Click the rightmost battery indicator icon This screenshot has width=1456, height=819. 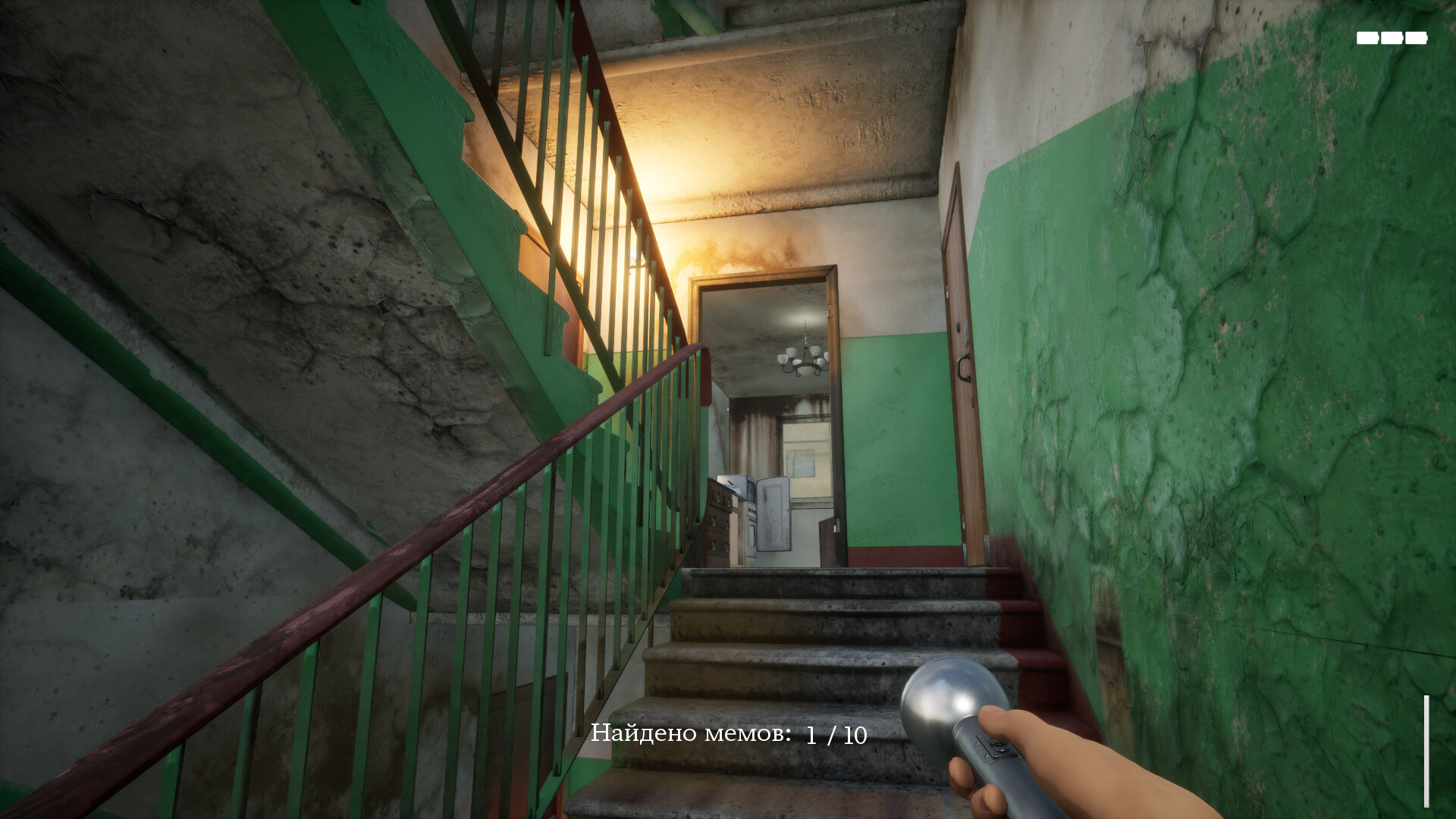pos(1416,38)
